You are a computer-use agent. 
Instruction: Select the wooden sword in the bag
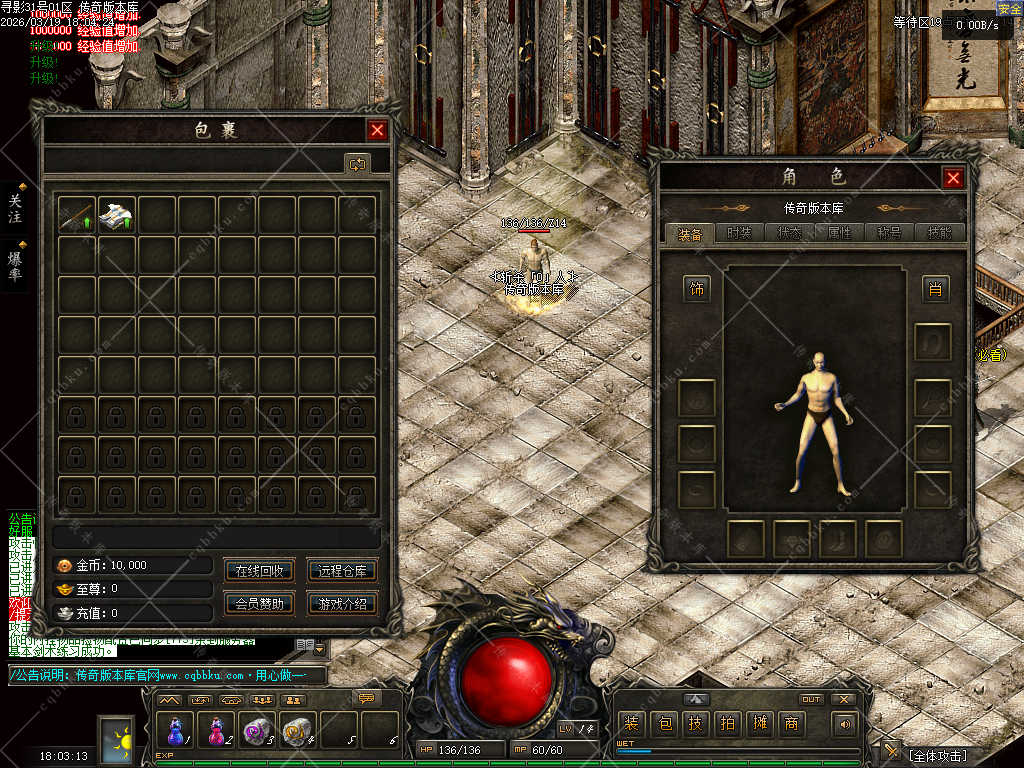pyautogui.click(x=77, y=214)
